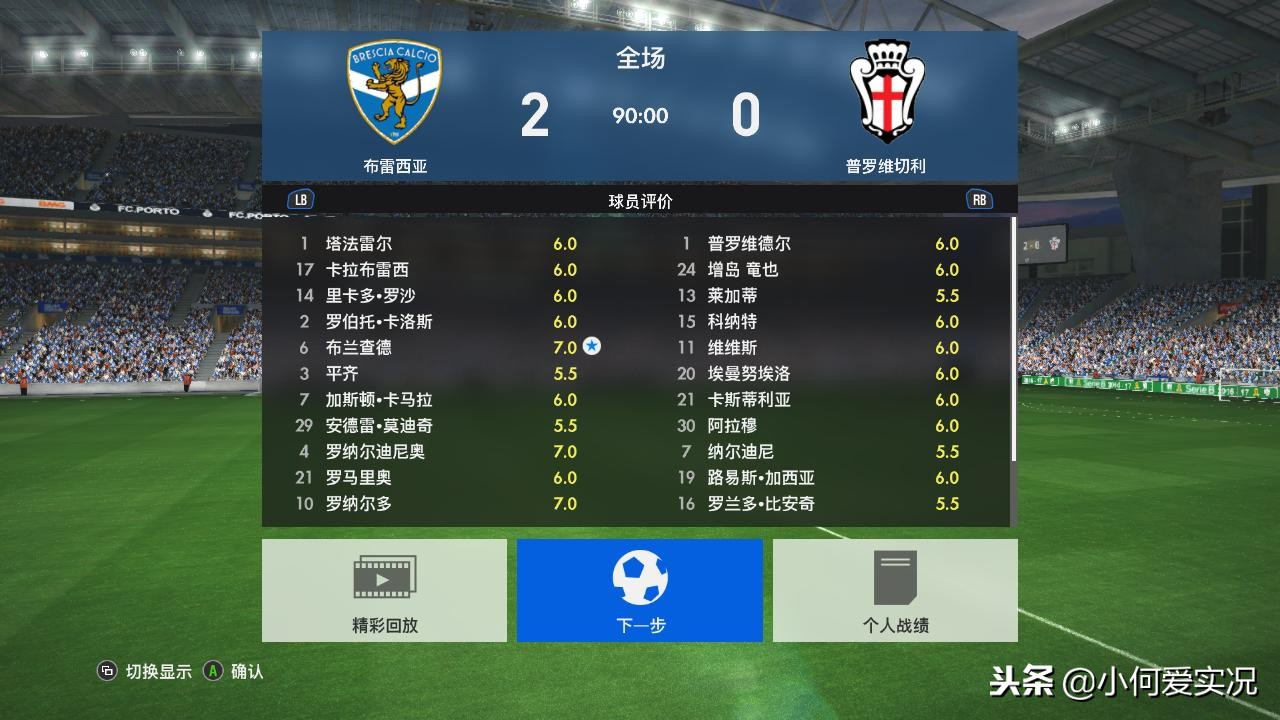This screenshot has width=1280, height=720.
Task: Click the MVP star beside 布兰查德
Action: click(x=594, y=347)
